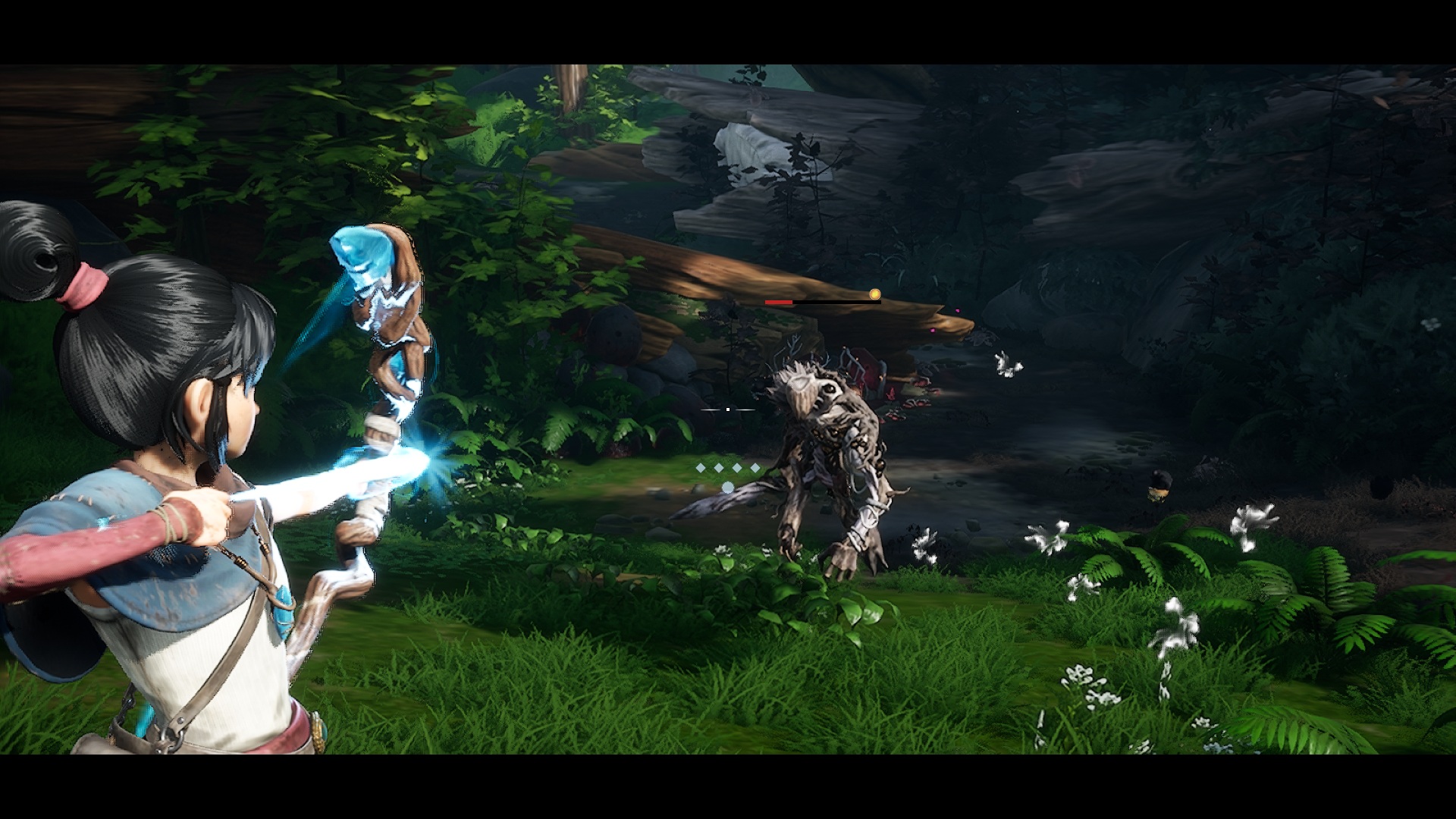Click the round Rot action dot below the diamonds
This screenshot has height=819, width=1456.
coord(727,487)
